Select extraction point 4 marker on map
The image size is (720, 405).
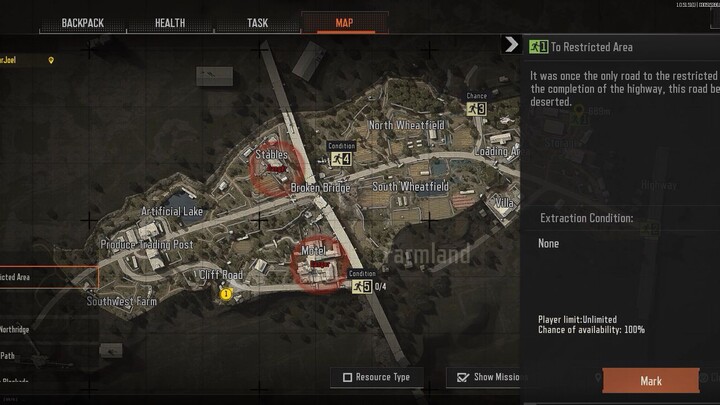[x=341, y=158]
